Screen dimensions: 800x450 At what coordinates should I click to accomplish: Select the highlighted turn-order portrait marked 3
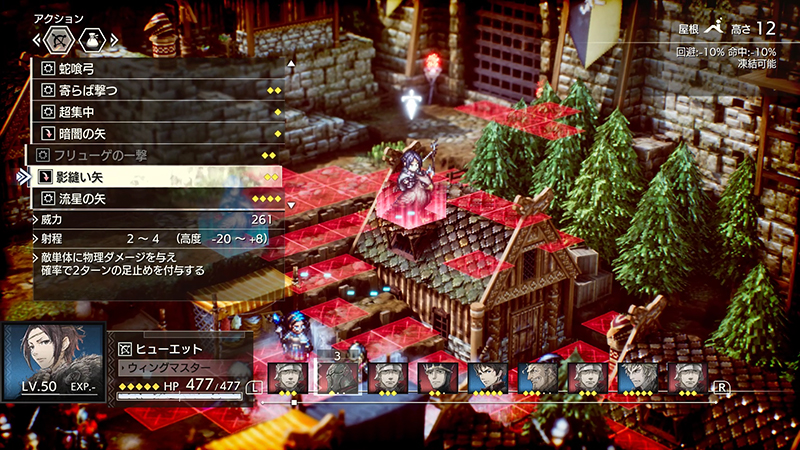pyautogui.click(x=337, y=376)
